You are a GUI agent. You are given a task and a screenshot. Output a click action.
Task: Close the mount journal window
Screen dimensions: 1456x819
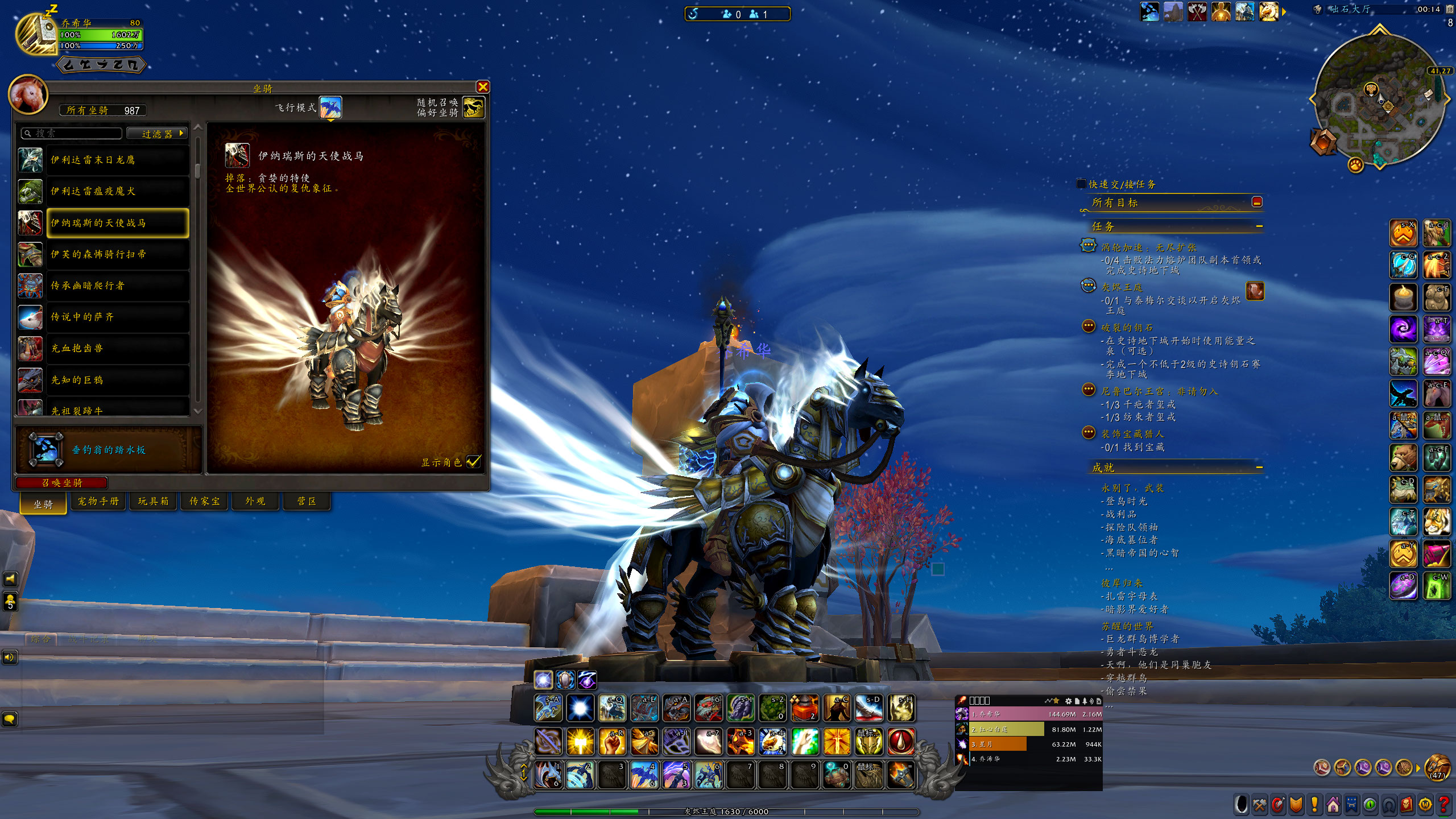coord(483,86)
